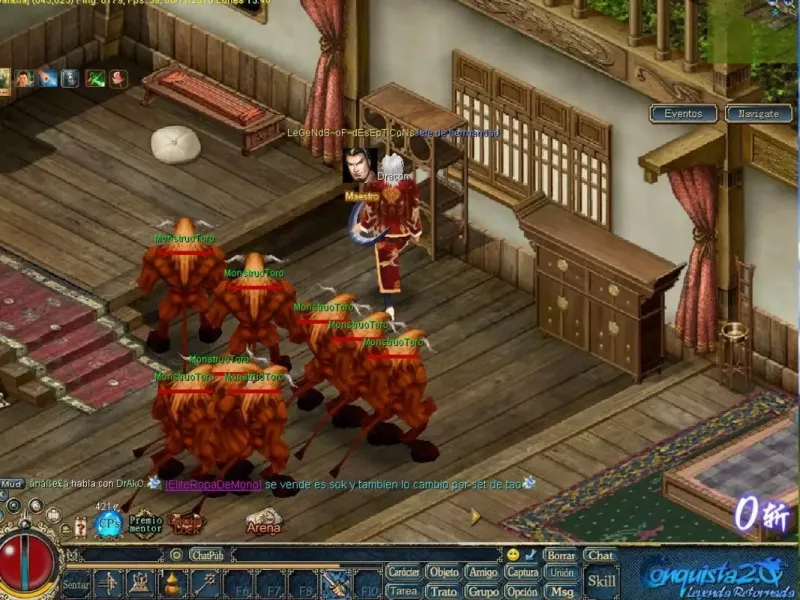Select the Trato trade button
Viewport: 800px width, 600px height.
click(x=443, y=591)
